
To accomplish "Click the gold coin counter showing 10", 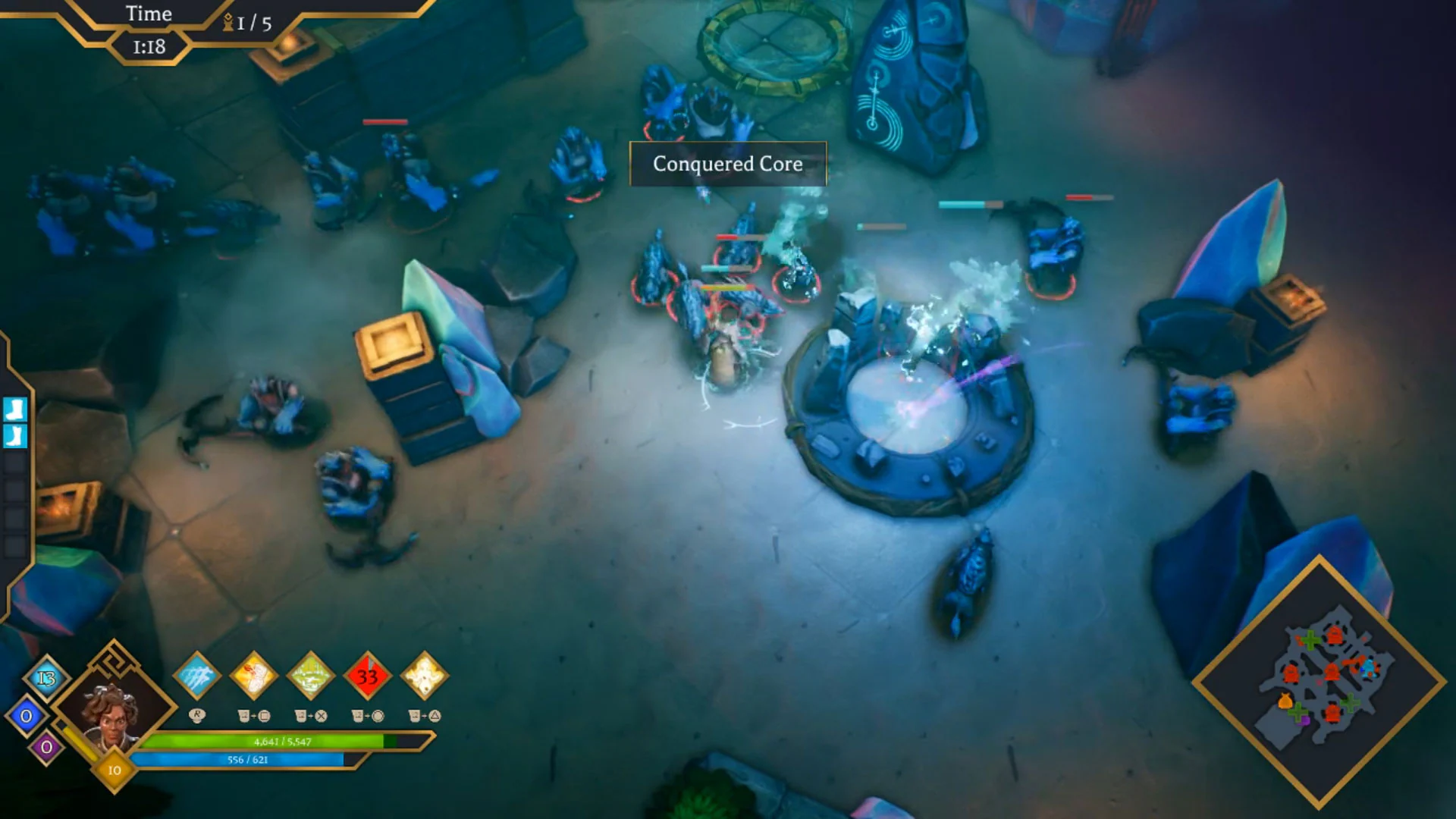I will click(115, 770).
